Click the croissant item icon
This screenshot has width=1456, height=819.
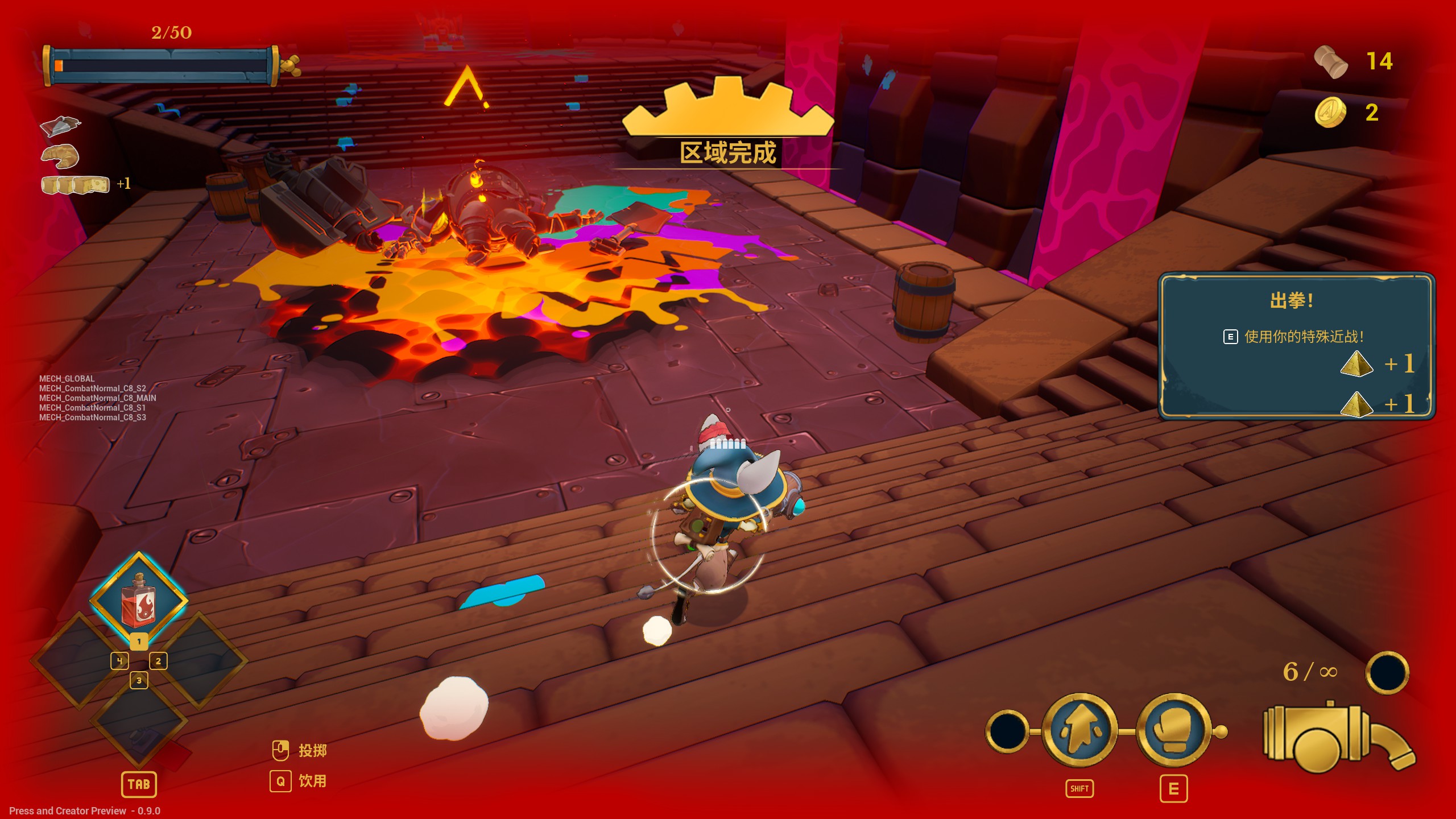(60, 156)
